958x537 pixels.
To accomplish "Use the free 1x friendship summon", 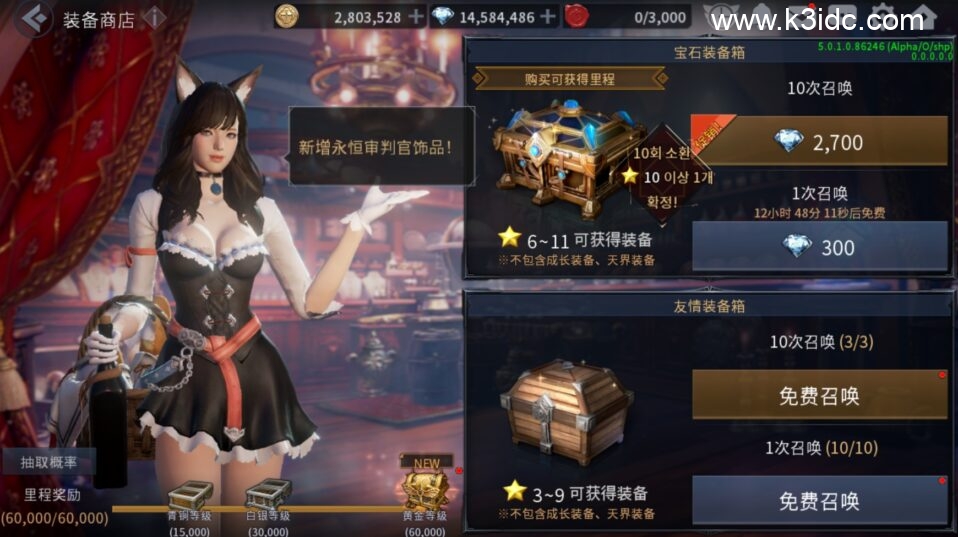I will coord(819,500).
